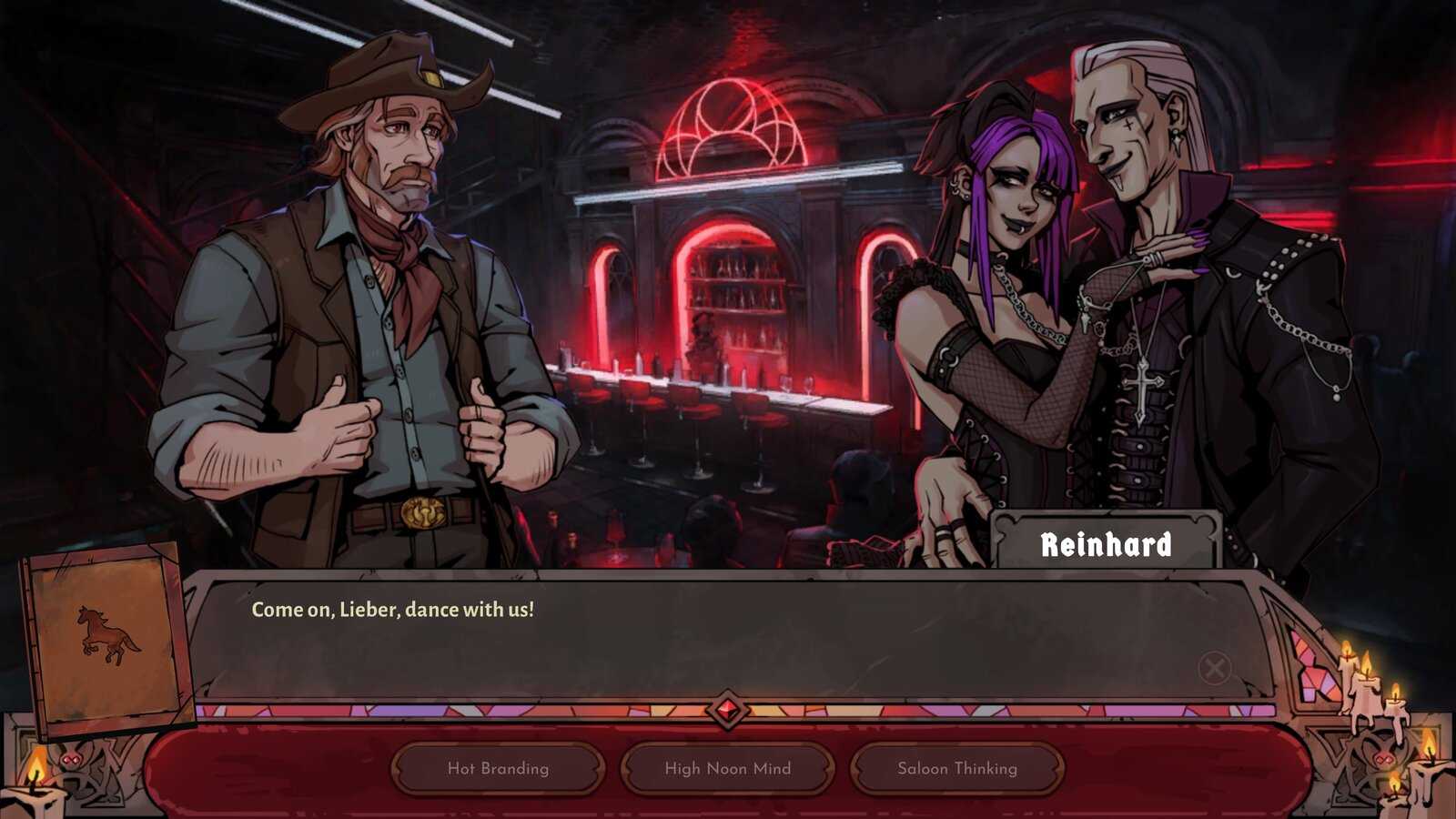Open the horse-emblem journal book
1456x819 pixels.
click(x=107, y=637)
